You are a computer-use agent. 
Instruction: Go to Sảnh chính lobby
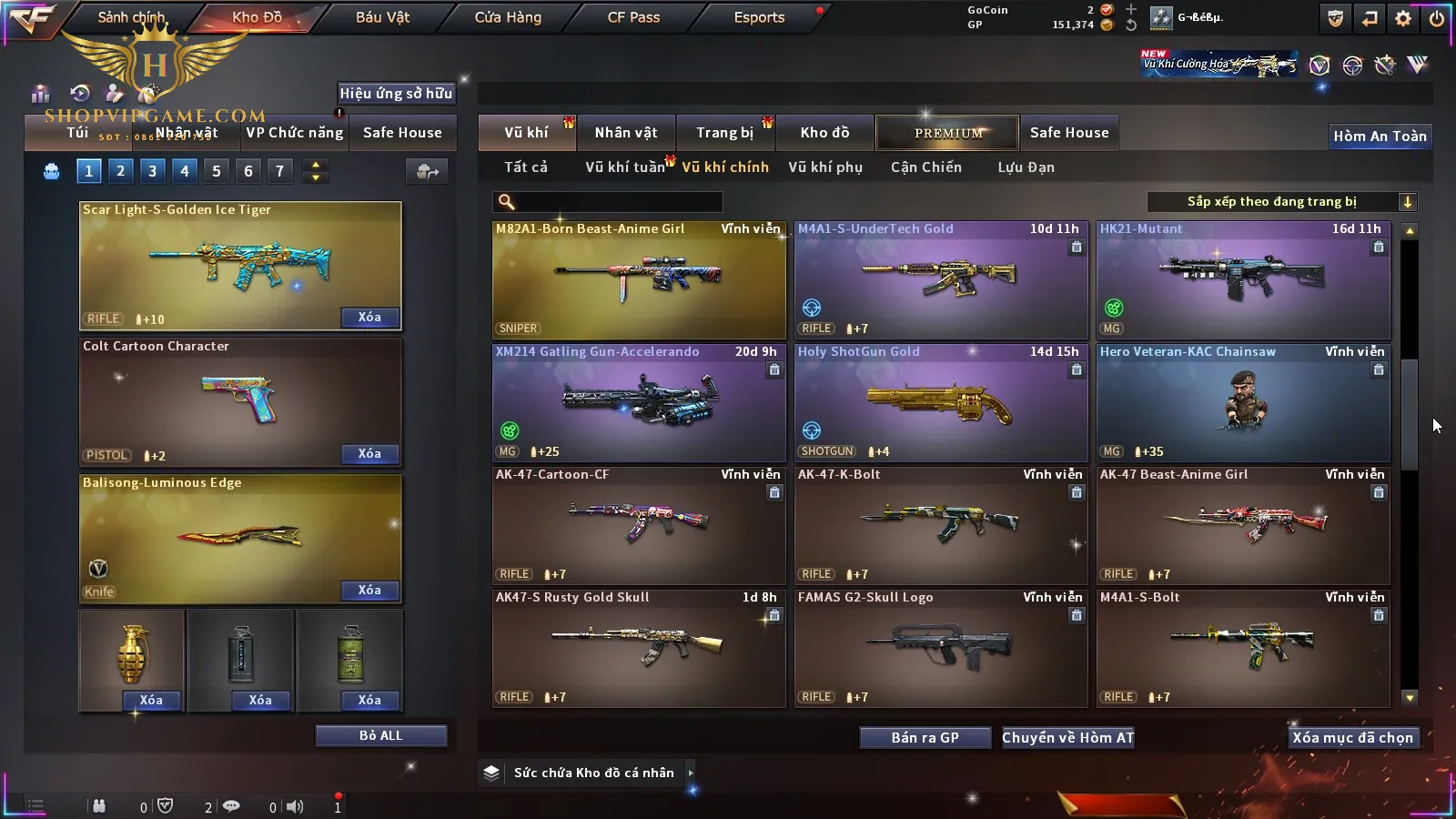(x=131, y=17)
